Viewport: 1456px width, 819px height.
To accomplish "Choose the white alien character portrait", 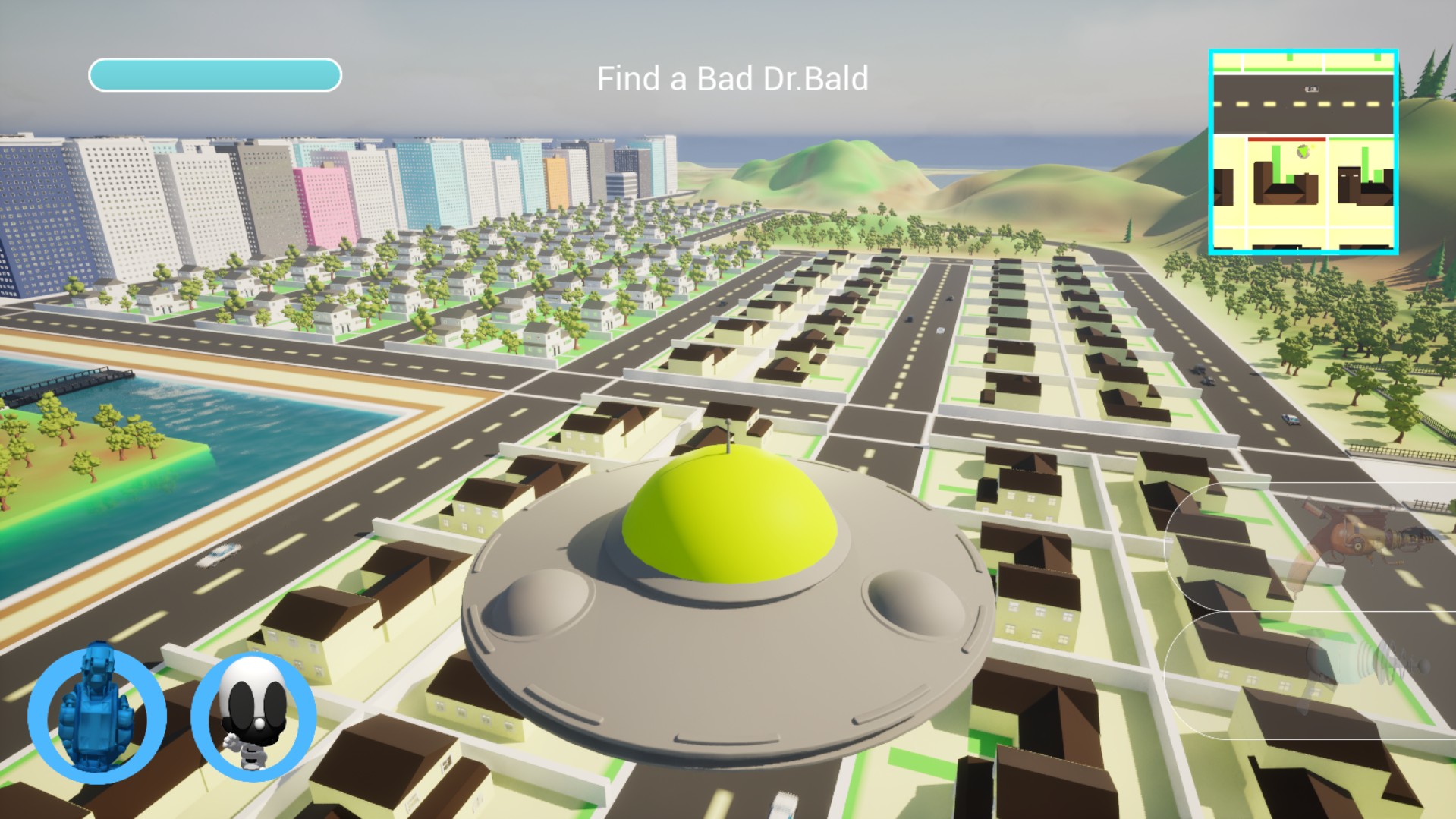I will coord(253,715).
